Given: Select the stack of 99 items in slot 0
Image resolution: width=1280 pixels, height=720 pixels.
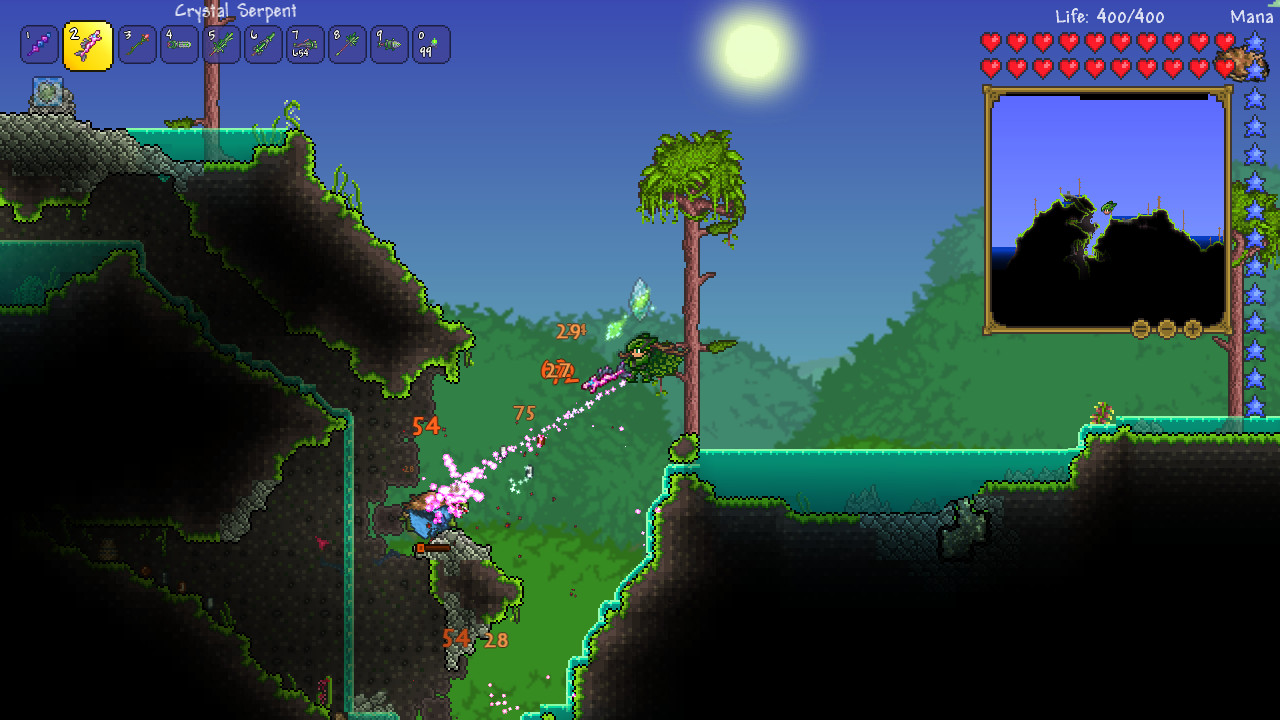Looking at the screenshot, I should click(432, 43).
